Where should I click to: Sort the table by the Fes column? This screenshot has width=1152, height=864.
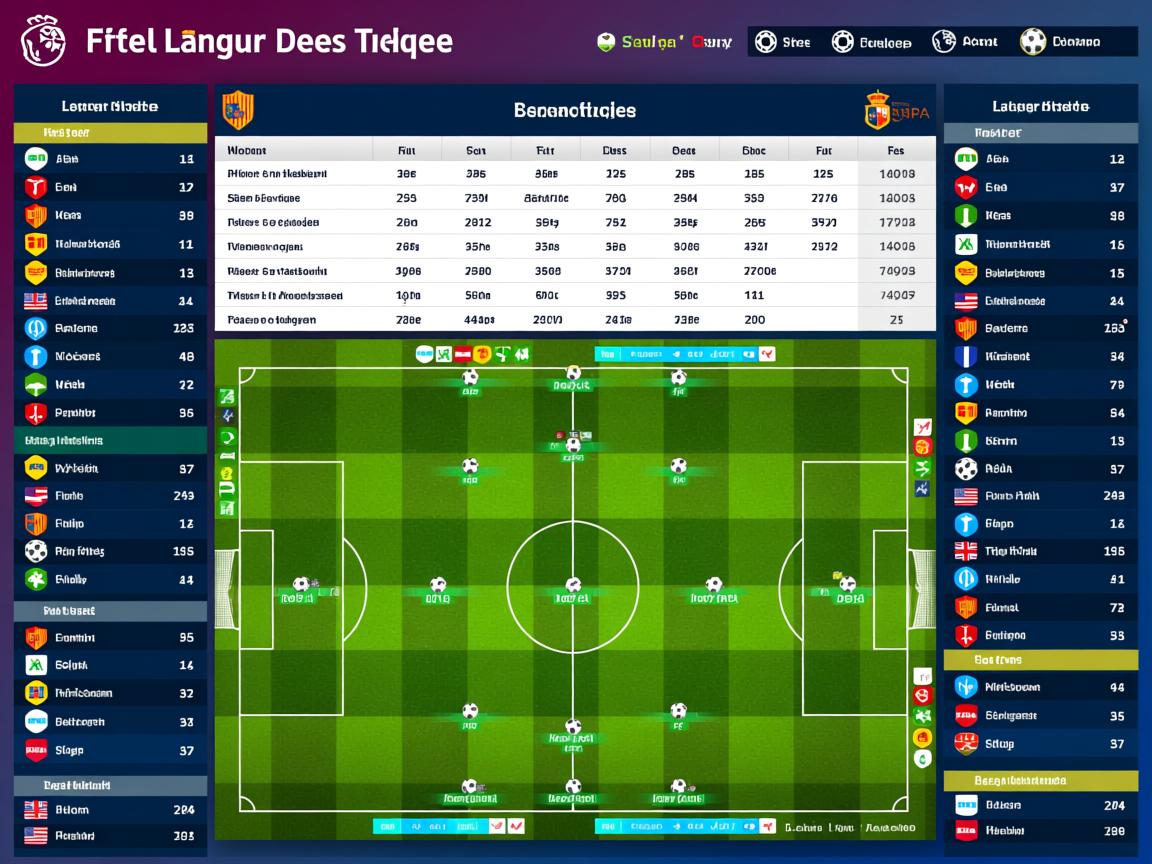(895, 151)
